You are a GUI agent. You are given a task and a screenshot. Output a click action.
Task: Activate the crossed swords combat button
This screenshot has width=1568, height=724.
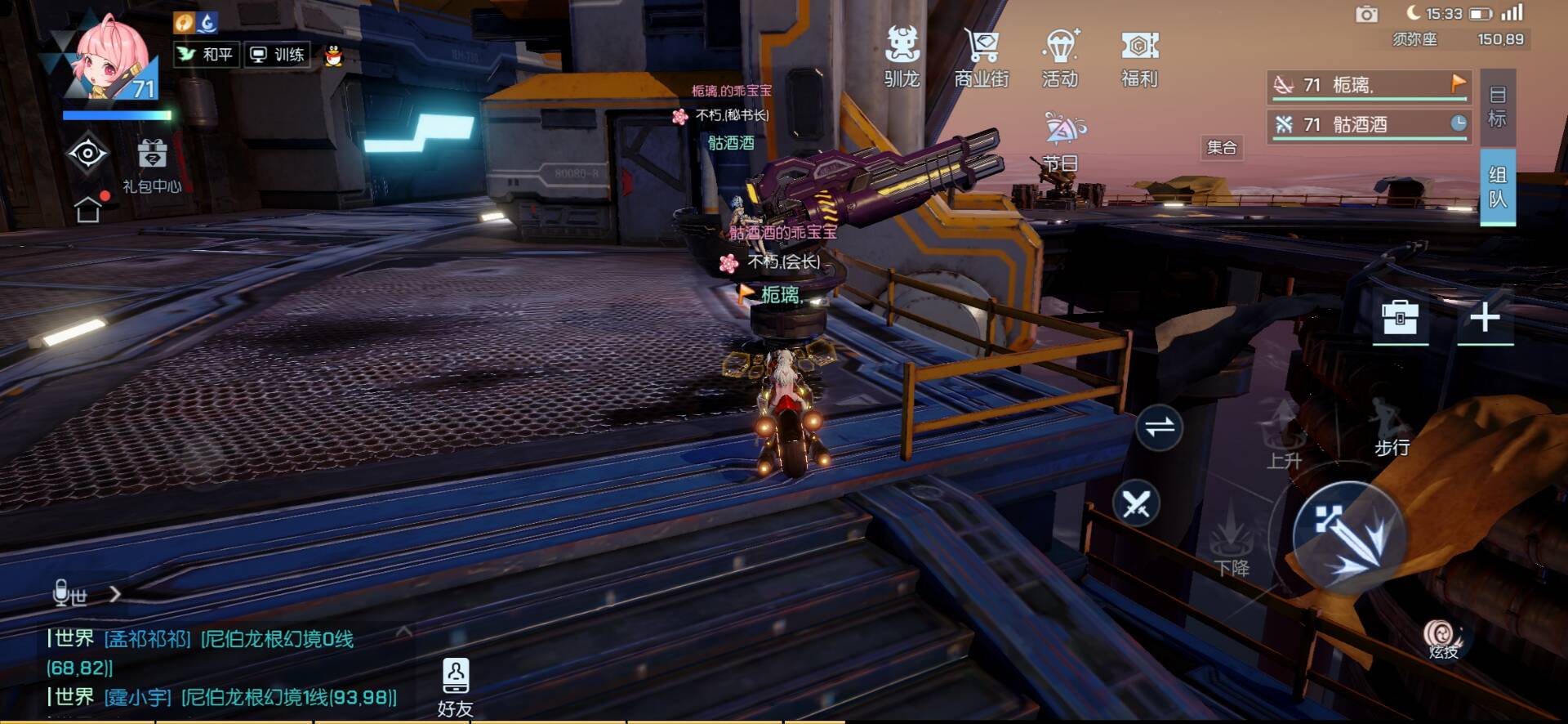tap(1136, 503)
